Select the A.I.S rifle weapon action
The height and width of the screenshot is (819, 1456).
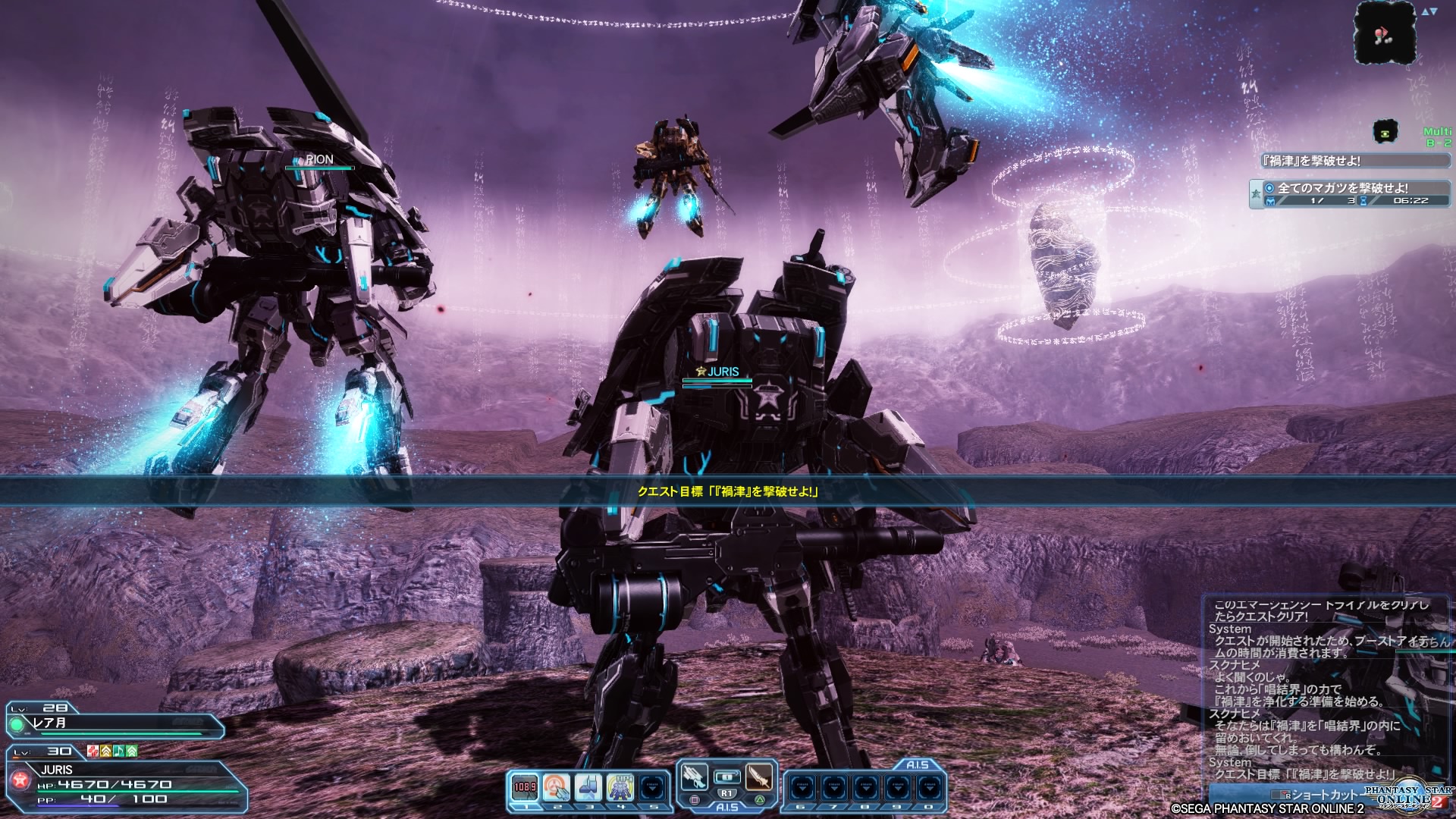click(694, 777)
